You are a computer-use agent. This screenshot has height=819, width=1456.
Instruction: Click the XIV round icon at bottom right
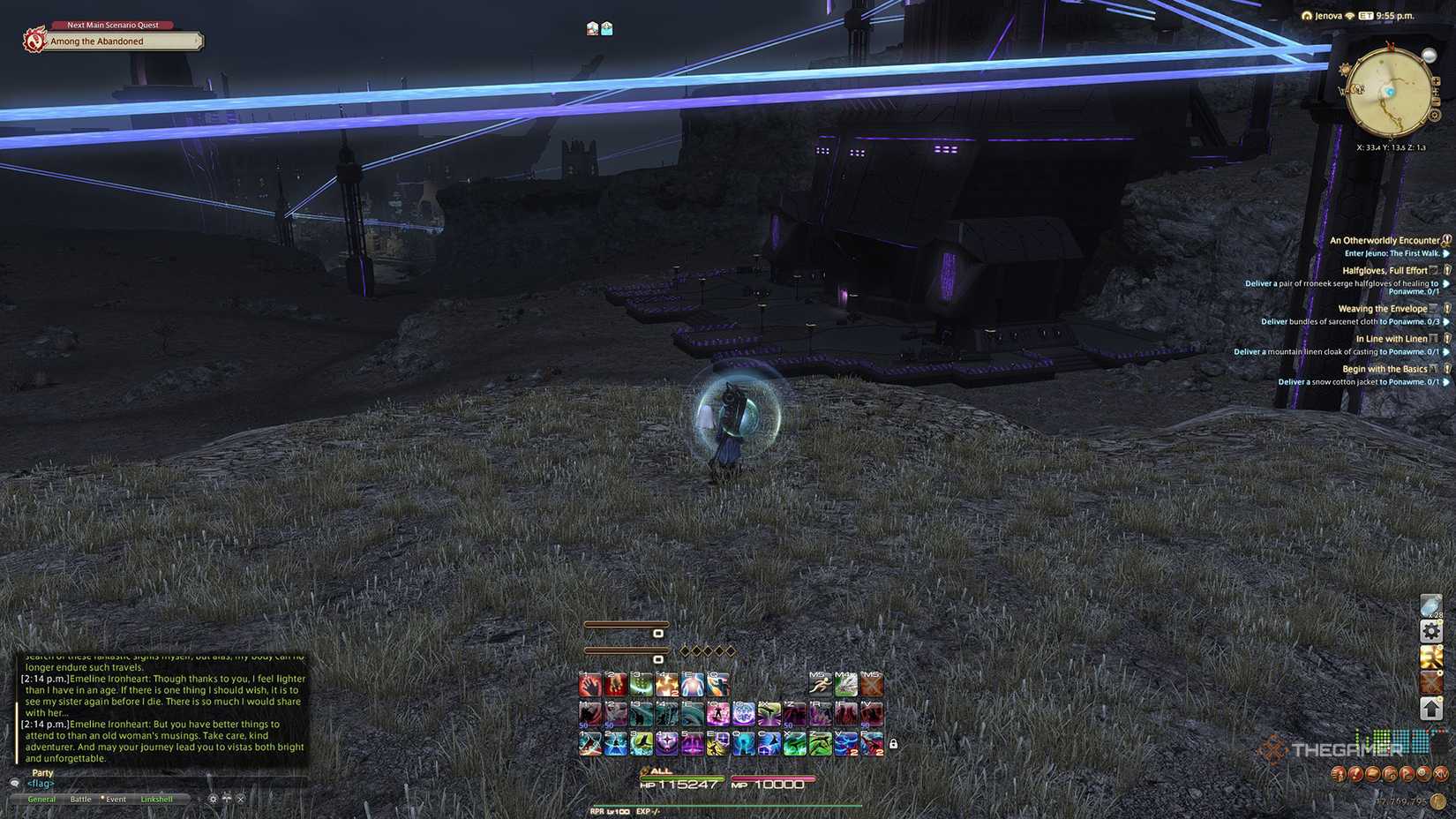point(1442,774)
